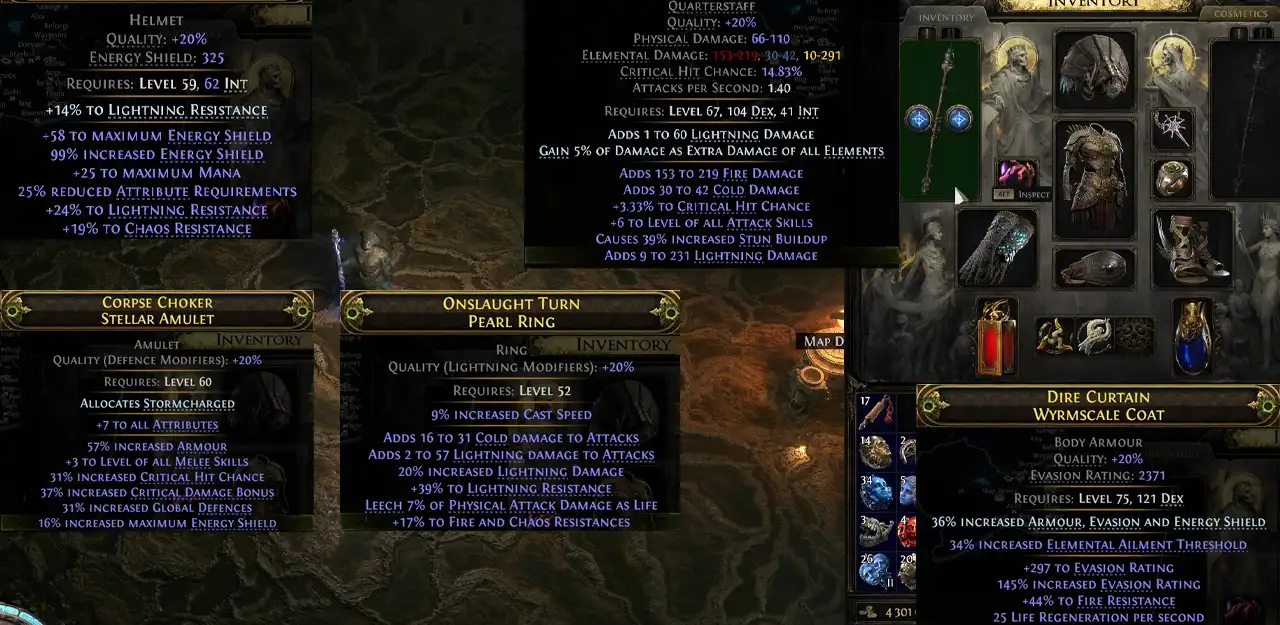Open the offhand weapon swap slot

coord(1244,120)
